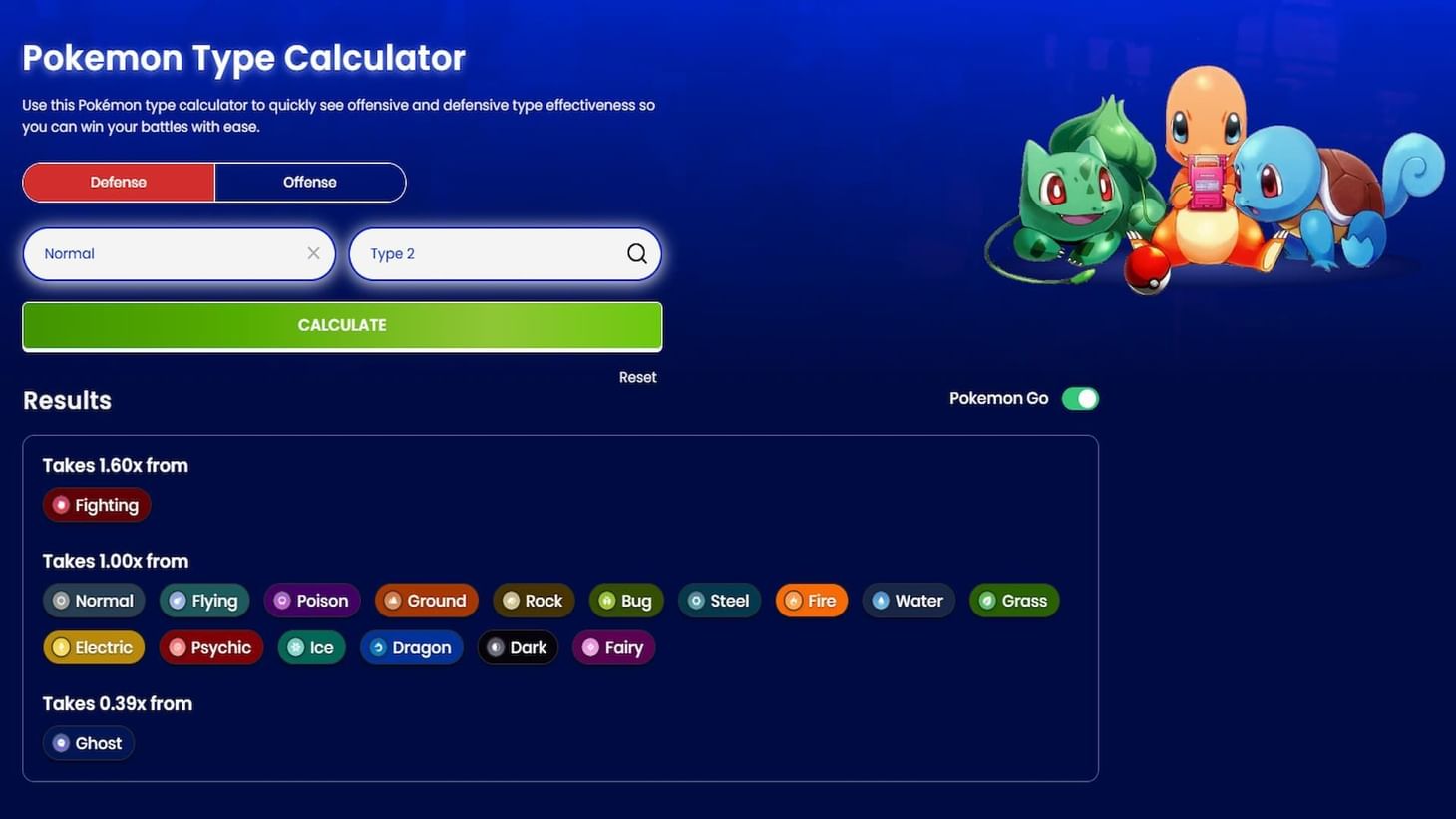Open the Type 2 selector

pyautogui.click(x=489, y=253)
